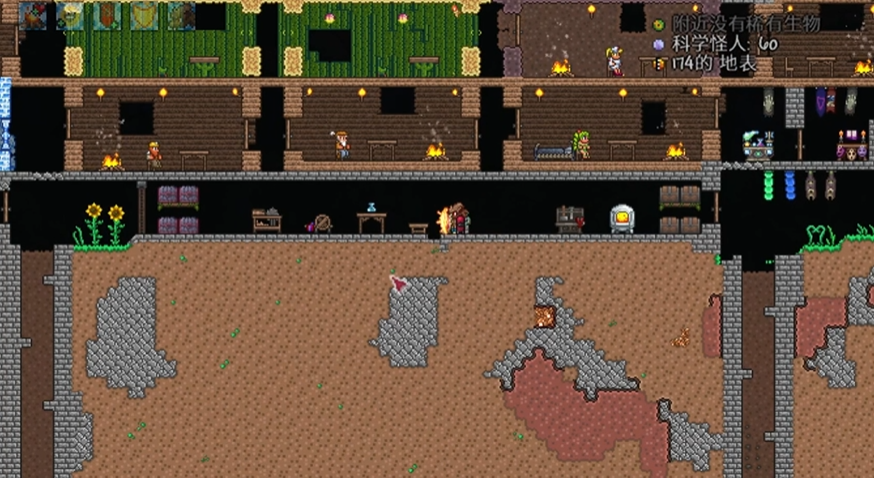Select the golden shield buff icon
The image size is (874, 478).
tap(144, 15)
